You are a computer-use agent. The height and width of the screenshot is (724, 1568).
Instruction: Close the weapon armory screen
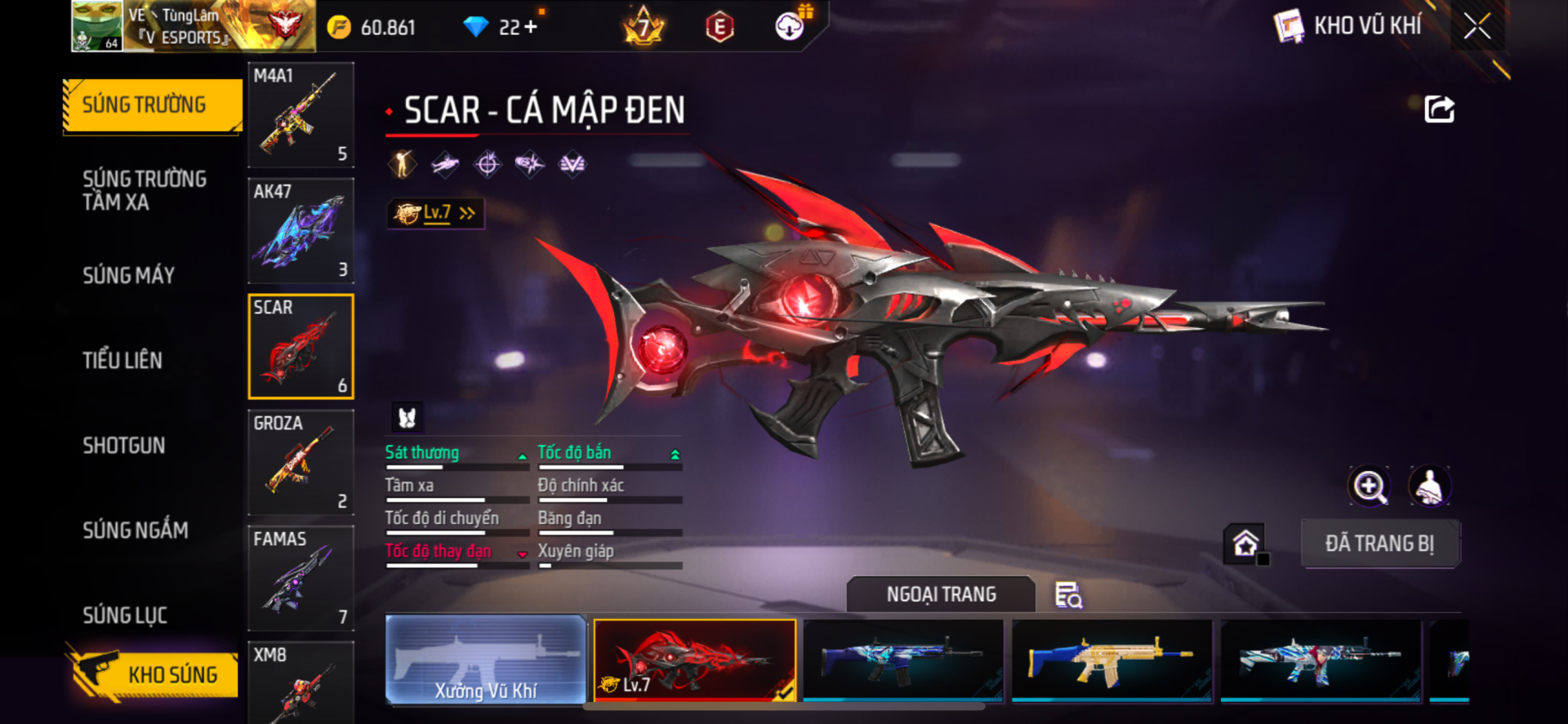(1477, 26)
